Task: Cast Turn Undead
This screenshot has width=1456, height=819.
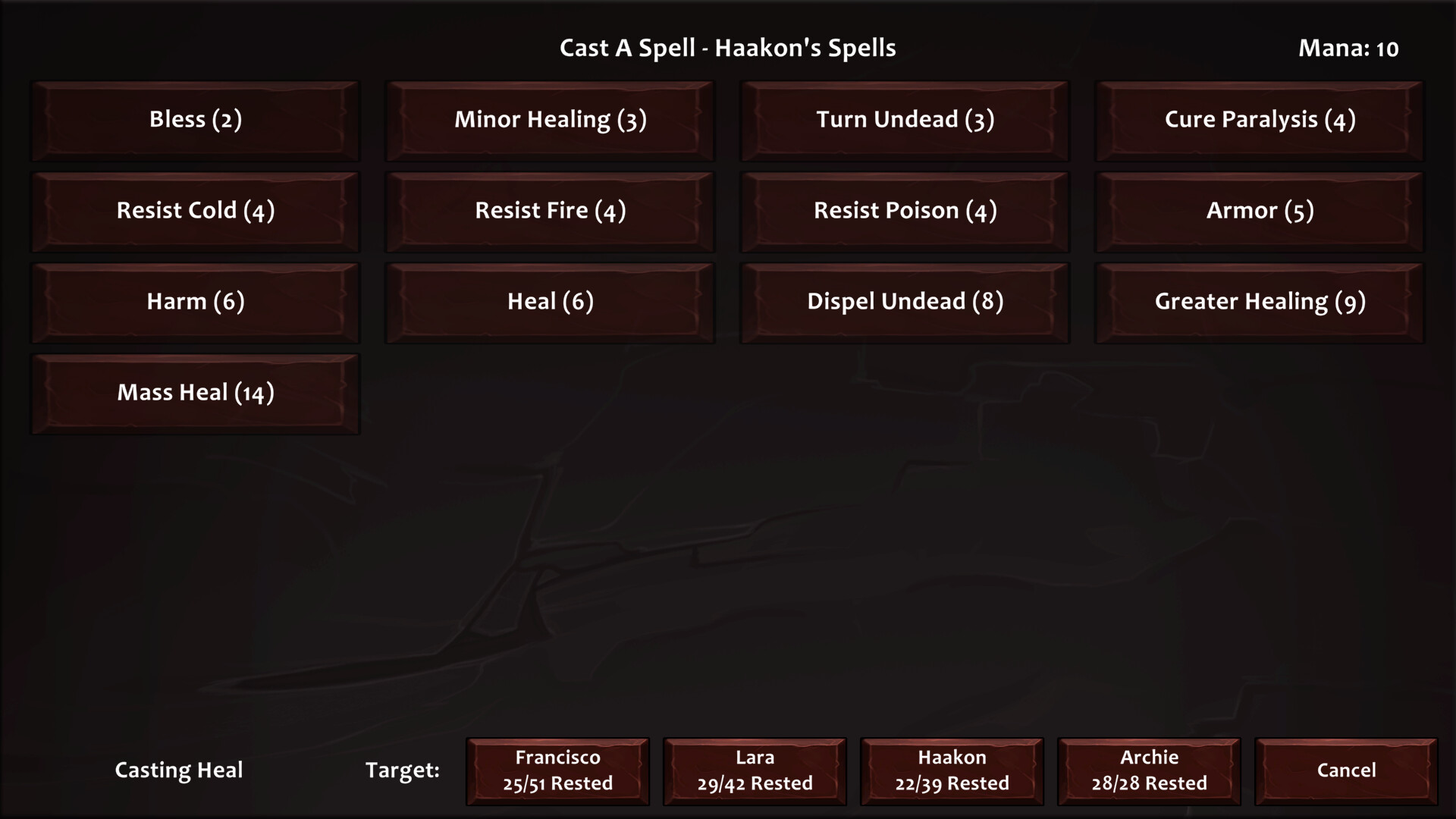Action: click(x=904, y=120)
